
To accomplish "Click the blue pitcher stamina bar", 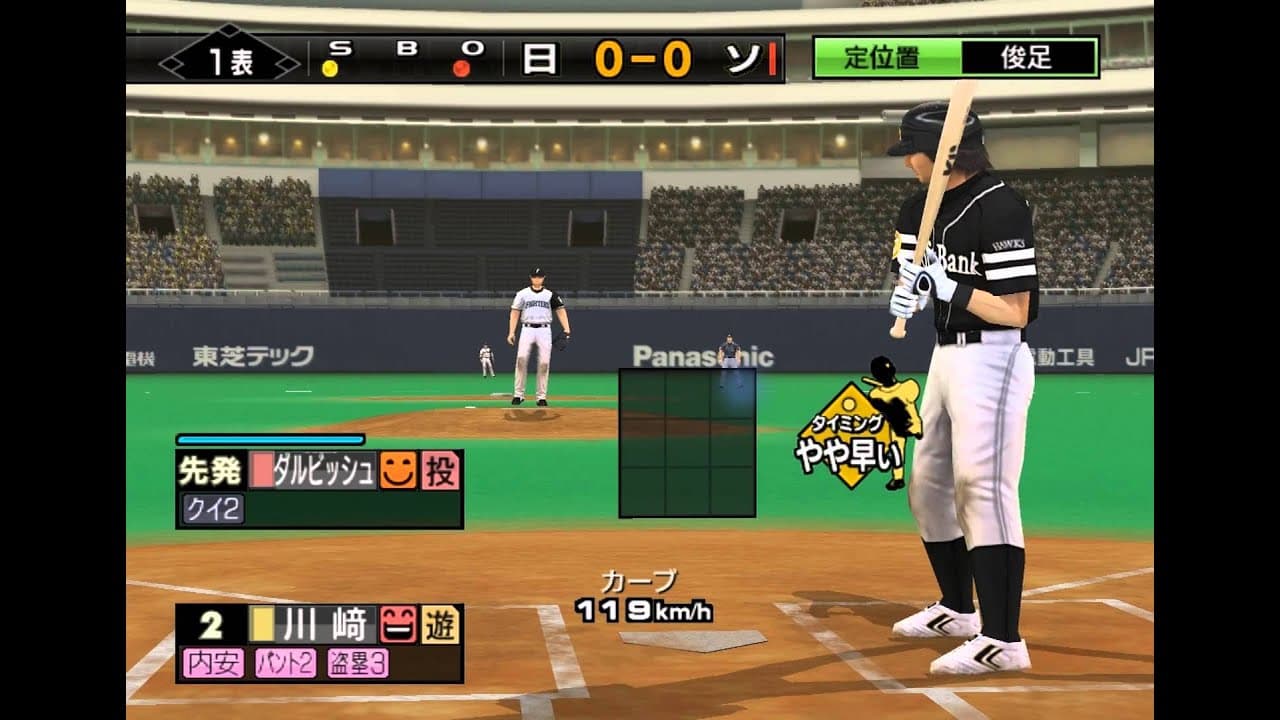I will (268, 438).
